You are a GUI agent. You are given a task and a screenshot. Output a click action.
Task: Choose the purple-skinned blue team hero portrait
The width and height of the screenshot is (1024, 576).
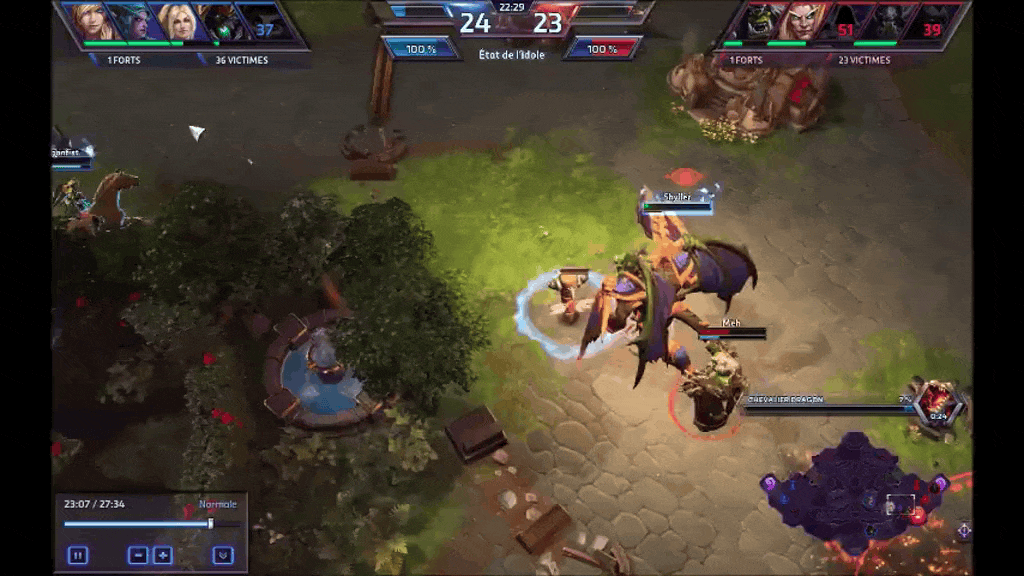click(134, 22)
